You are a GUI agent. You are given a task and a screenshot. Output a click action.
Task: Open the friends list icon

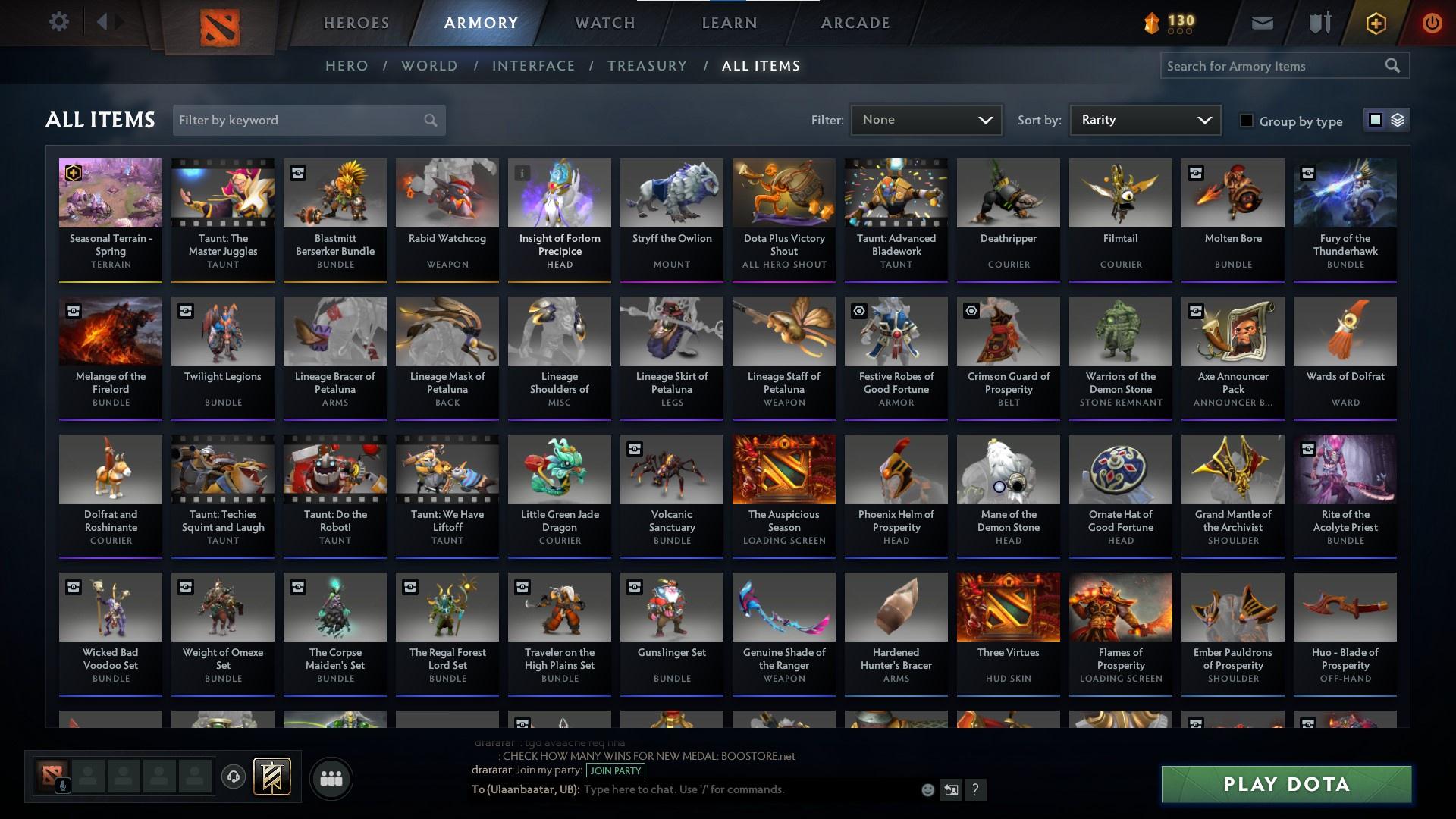click(x=331, y=778)
